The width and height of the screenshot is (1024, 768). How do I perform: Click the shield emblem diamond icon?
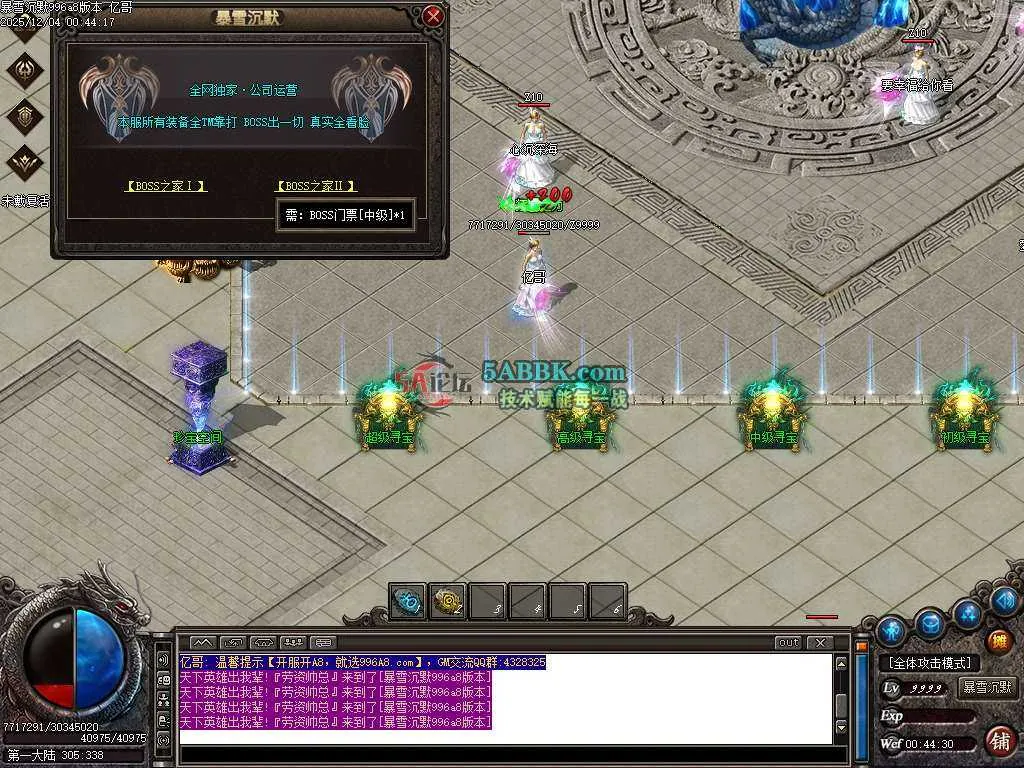(x=25, y=116)
